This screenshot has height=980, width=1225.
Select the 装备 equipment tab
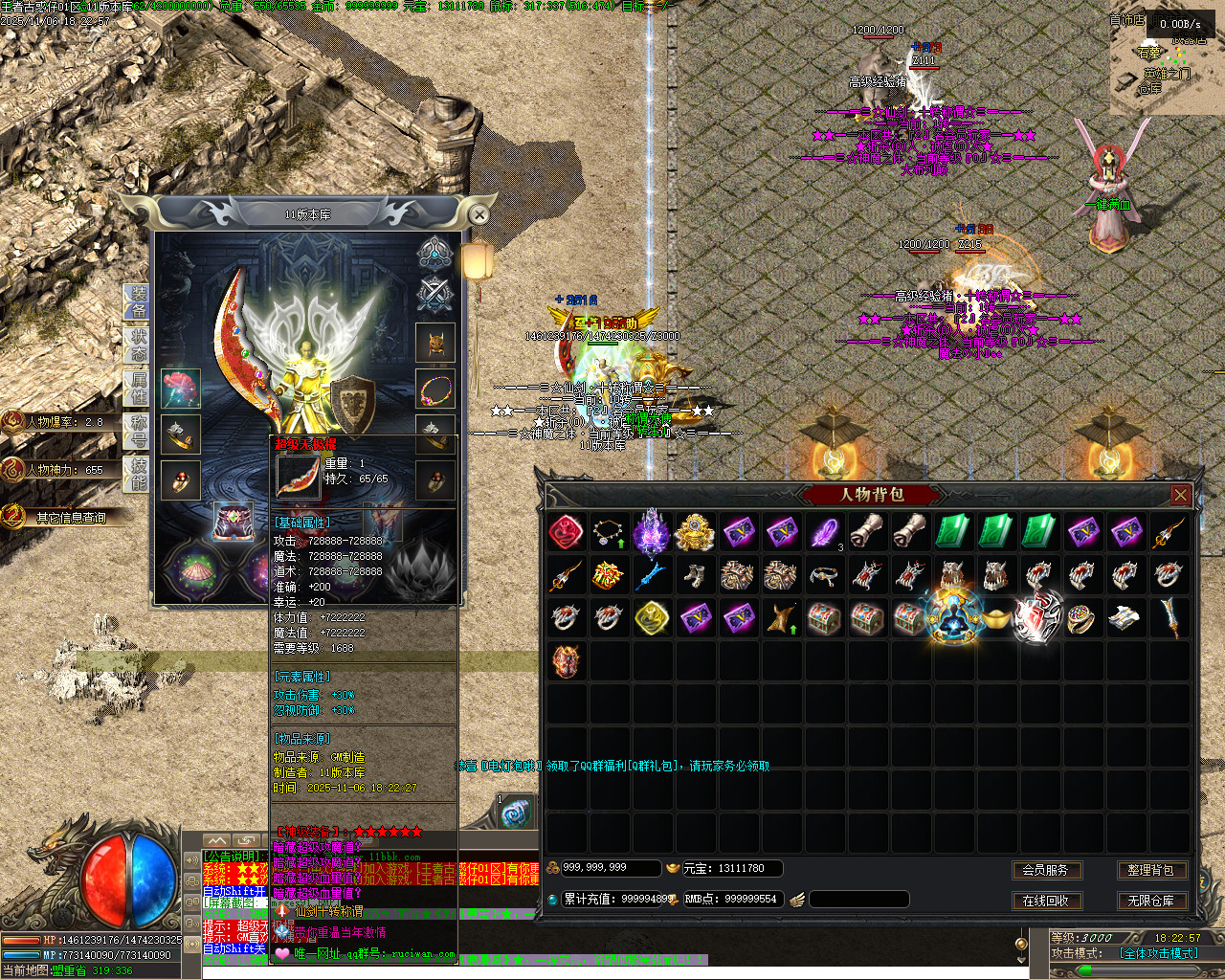coord(138,301)
